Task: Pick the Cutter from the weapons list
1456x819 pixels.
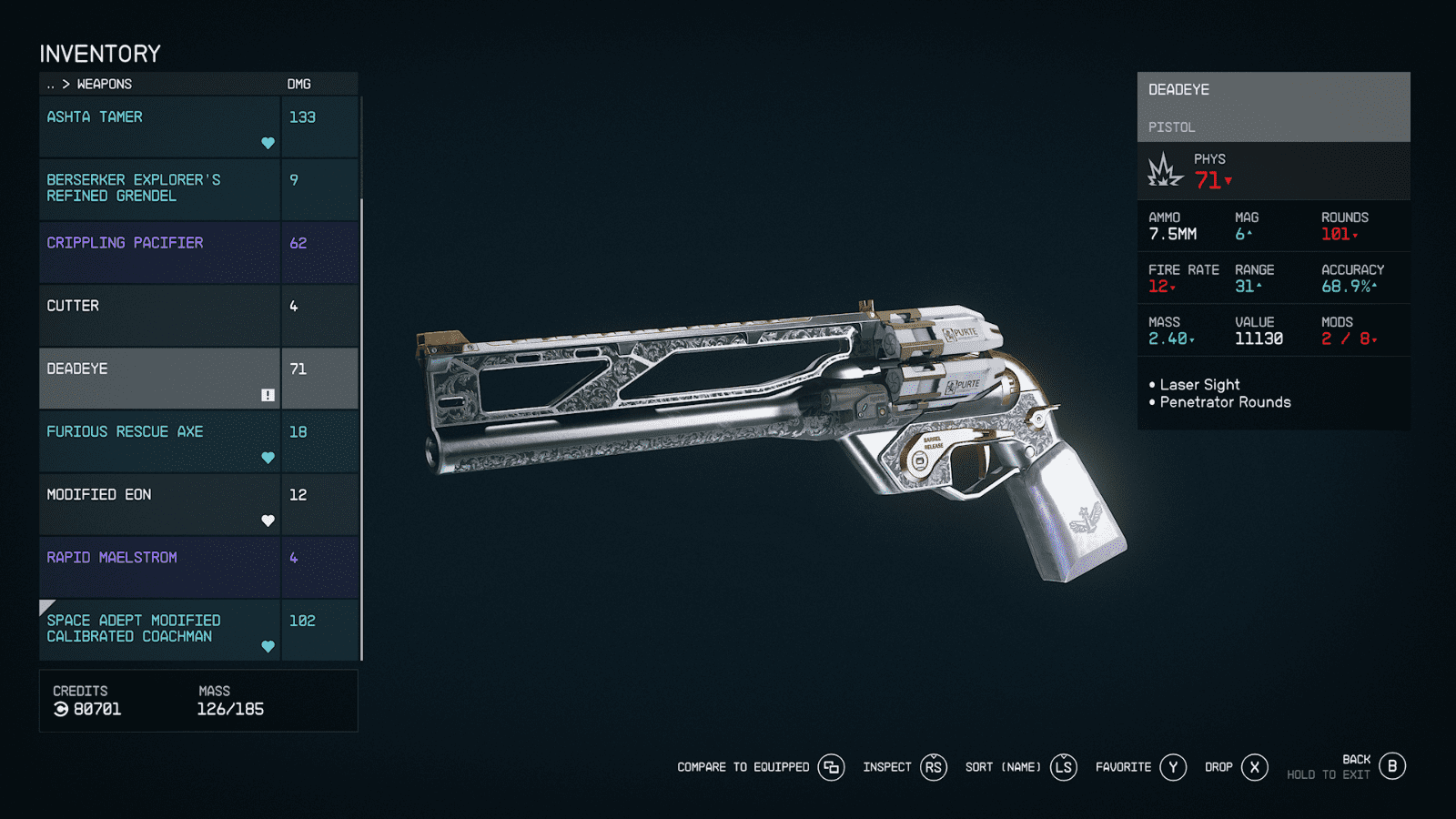Action: [x=159, y=315]
